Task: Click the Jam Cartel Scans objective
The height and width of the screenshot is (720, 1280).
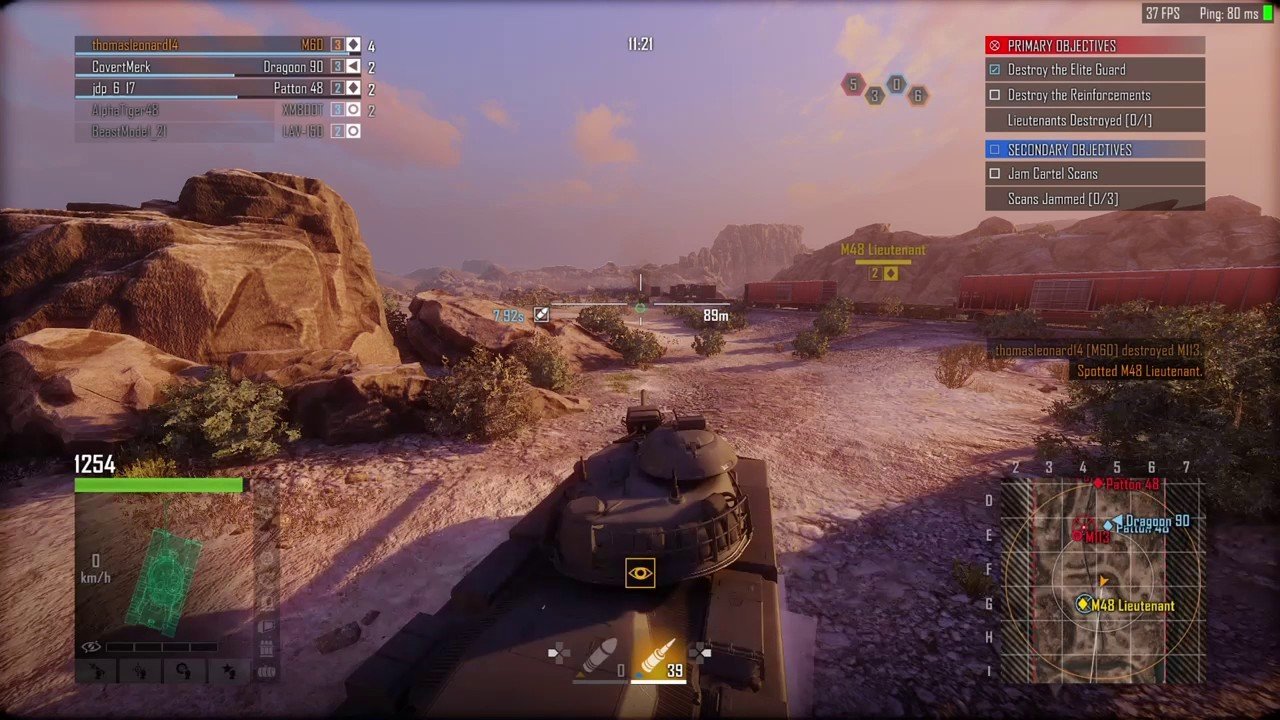Action: pos(1095,174)
